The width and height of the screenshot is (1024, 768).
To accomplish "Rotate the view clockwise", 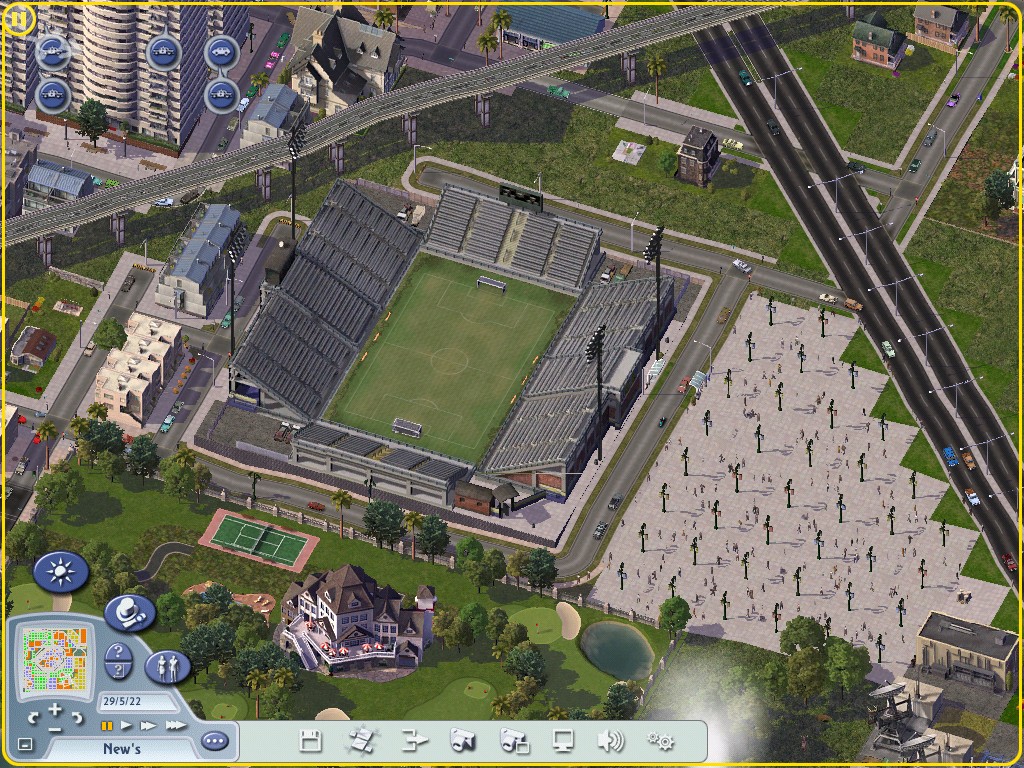I will point(77,718).
